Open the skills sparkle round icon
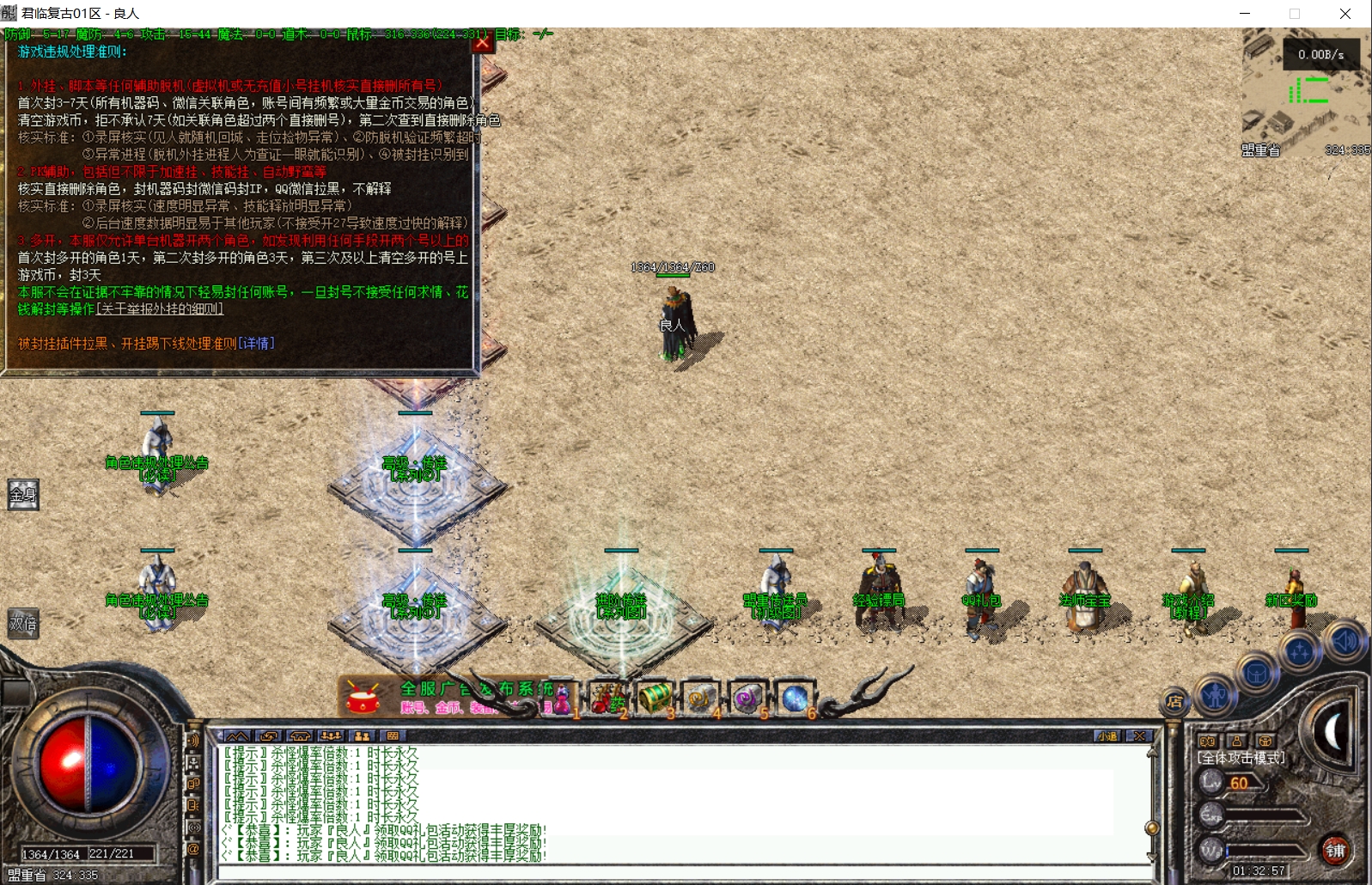This screenshot has width=1372, height=885. (1299, 653)
